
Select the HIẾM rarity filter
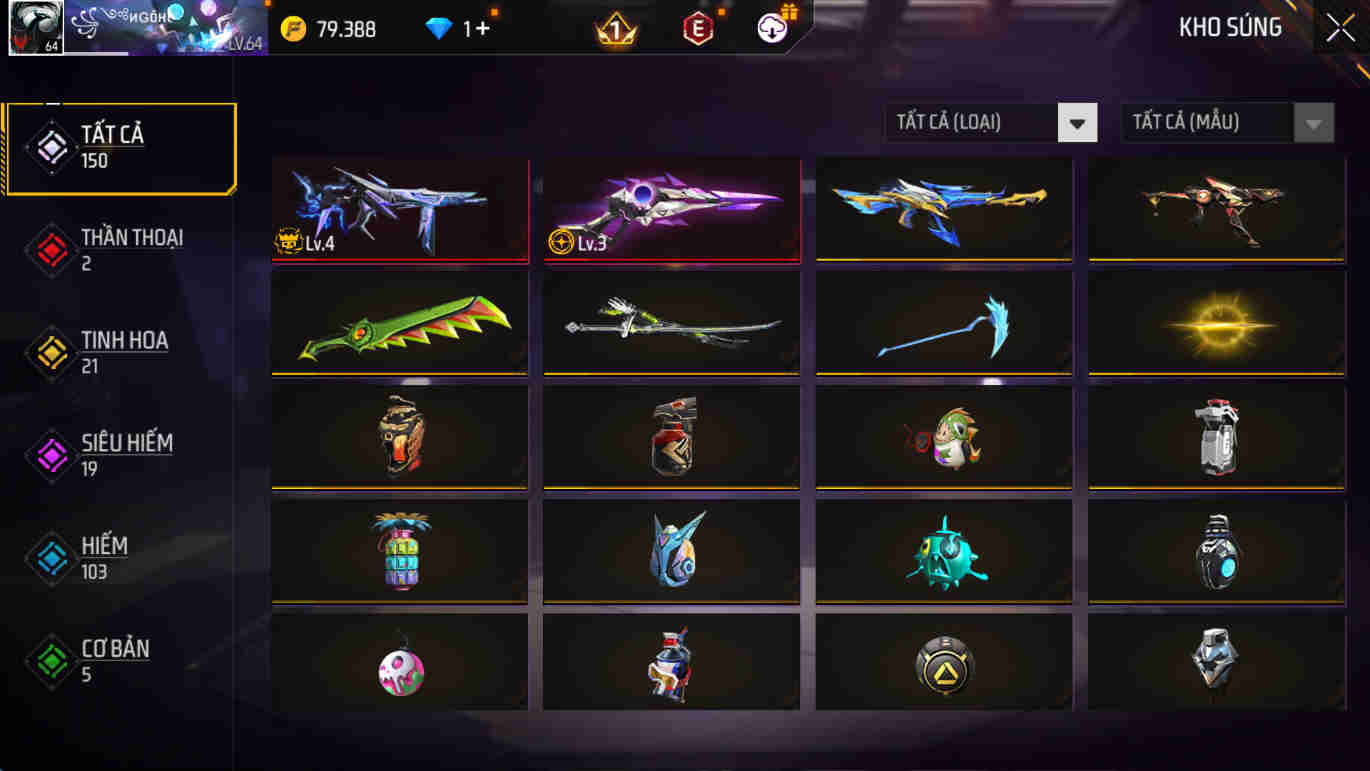[105, 557]
